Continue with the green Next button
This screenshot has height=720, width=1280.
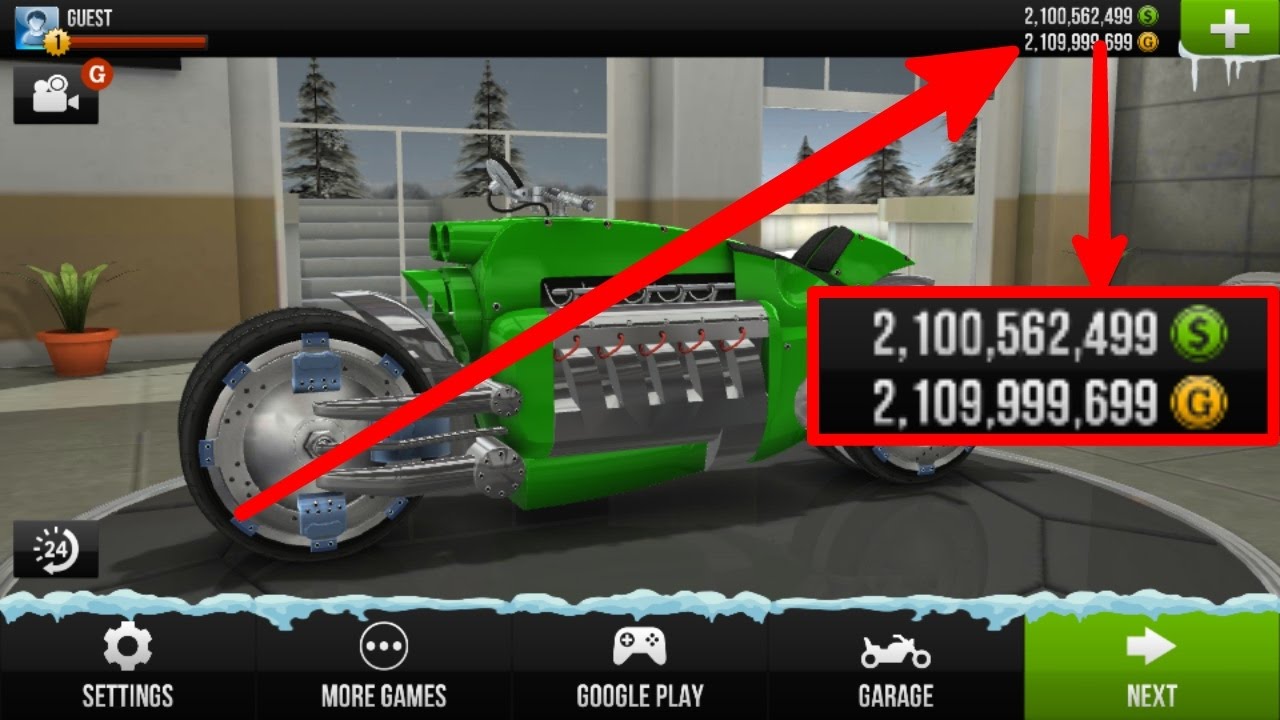(x=1152, y=667)
